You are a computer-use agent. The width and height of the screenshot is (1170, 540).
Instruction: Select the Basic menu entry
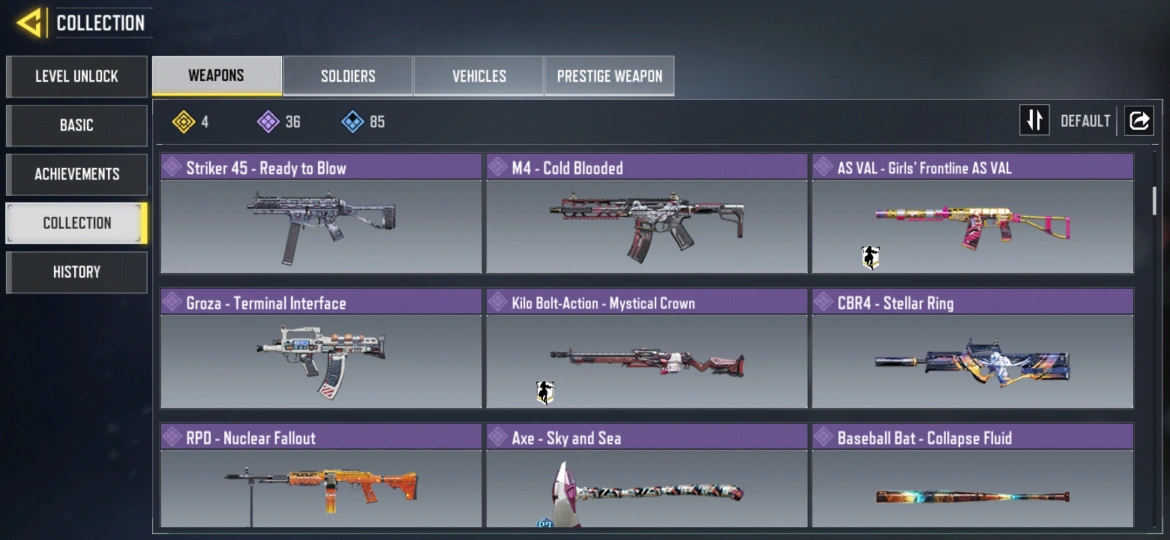coord(77,125)
